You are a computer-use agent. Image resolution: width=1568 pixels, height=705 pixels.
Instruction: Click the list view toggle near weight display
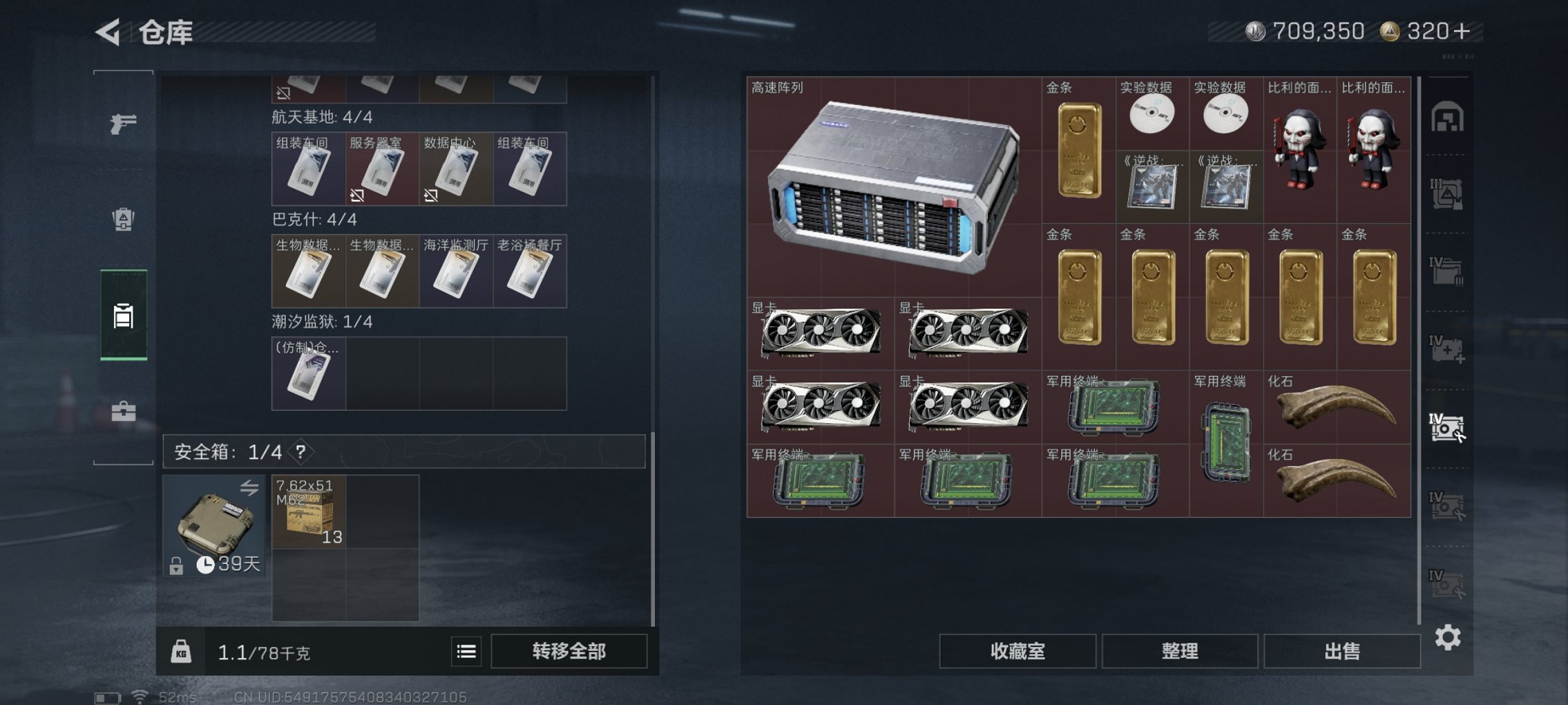467,652
